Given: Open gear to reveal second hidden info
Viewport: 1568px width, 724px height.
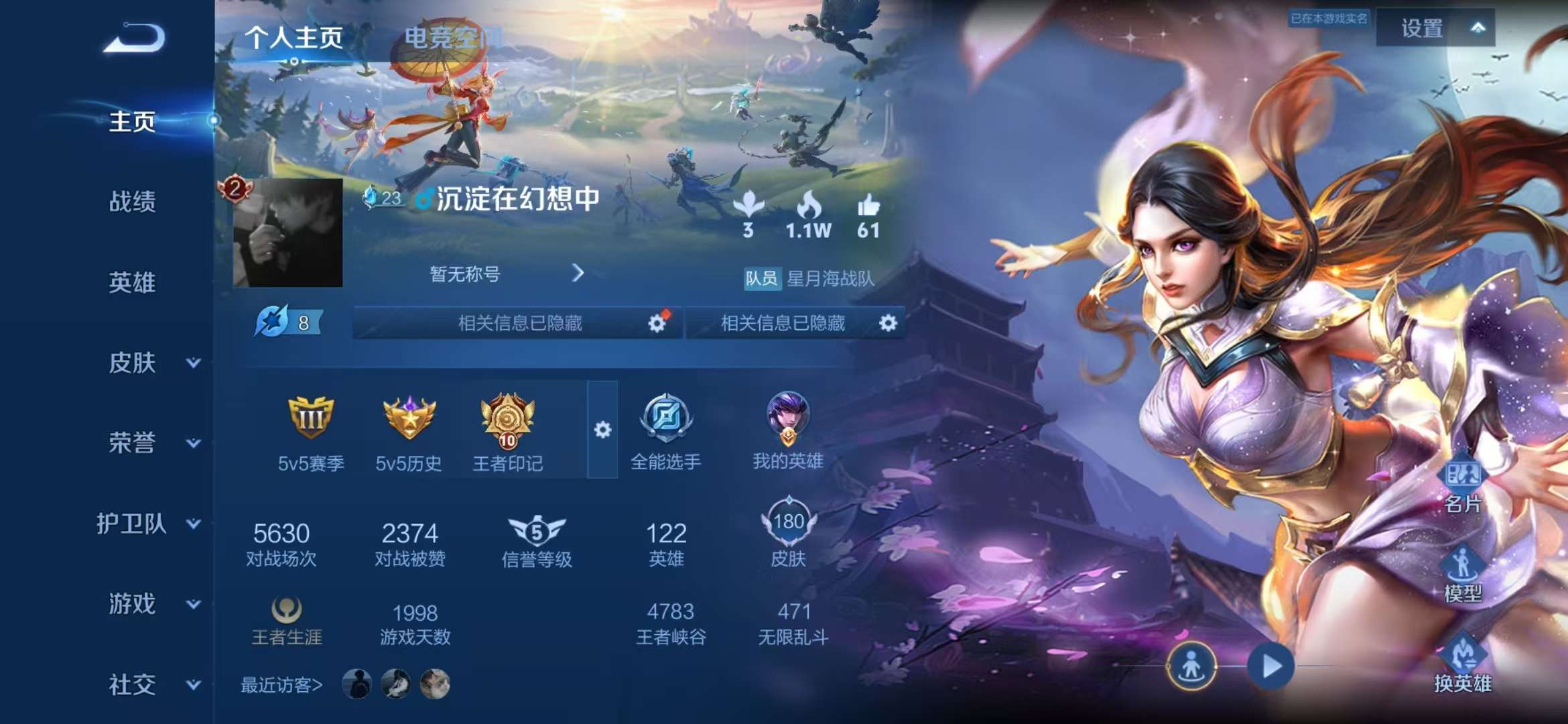Looking at the screenshot, I should pos(889,324).
